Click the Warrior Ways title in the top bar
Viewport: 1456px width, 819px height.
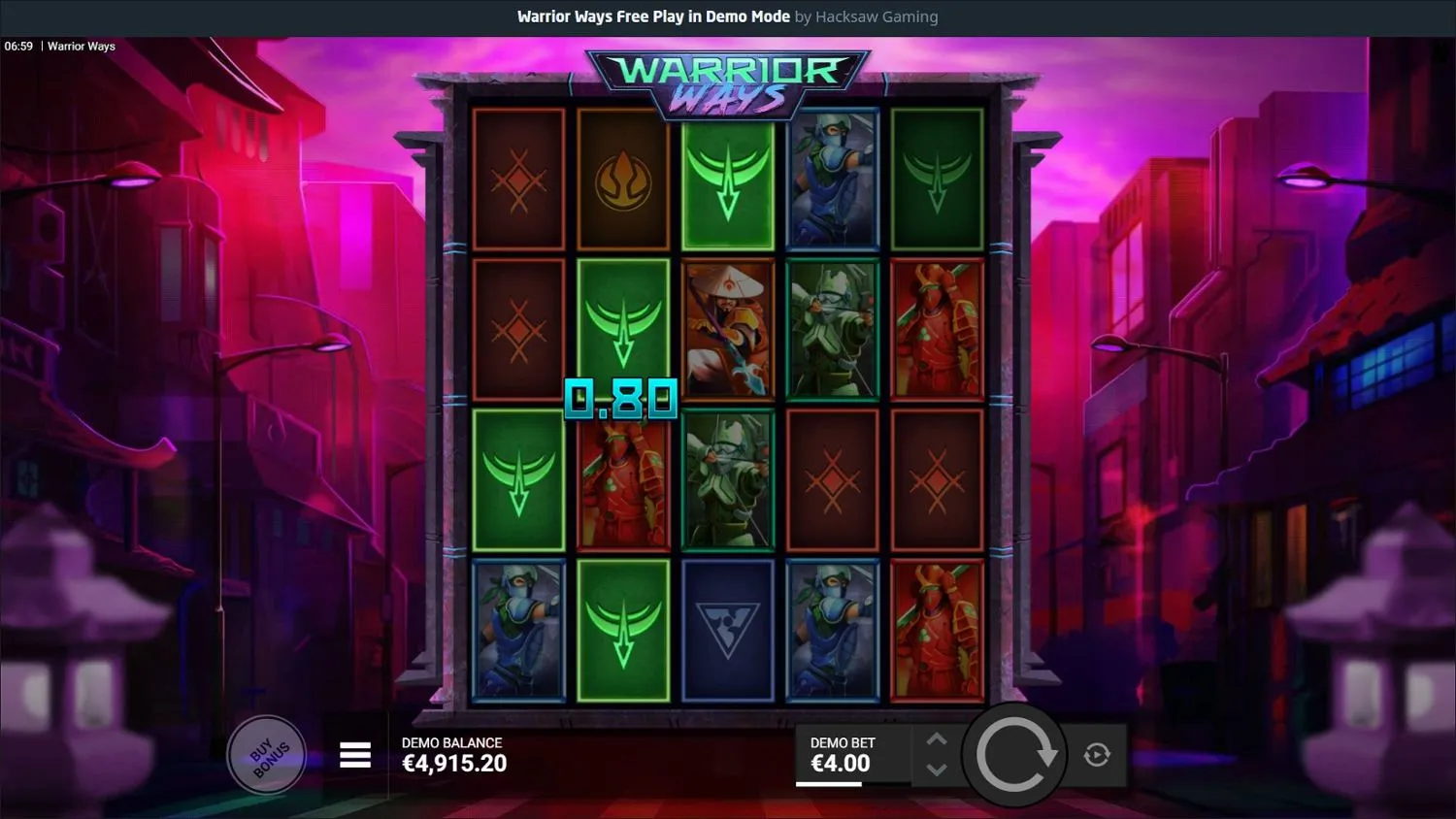pos(82,46)
